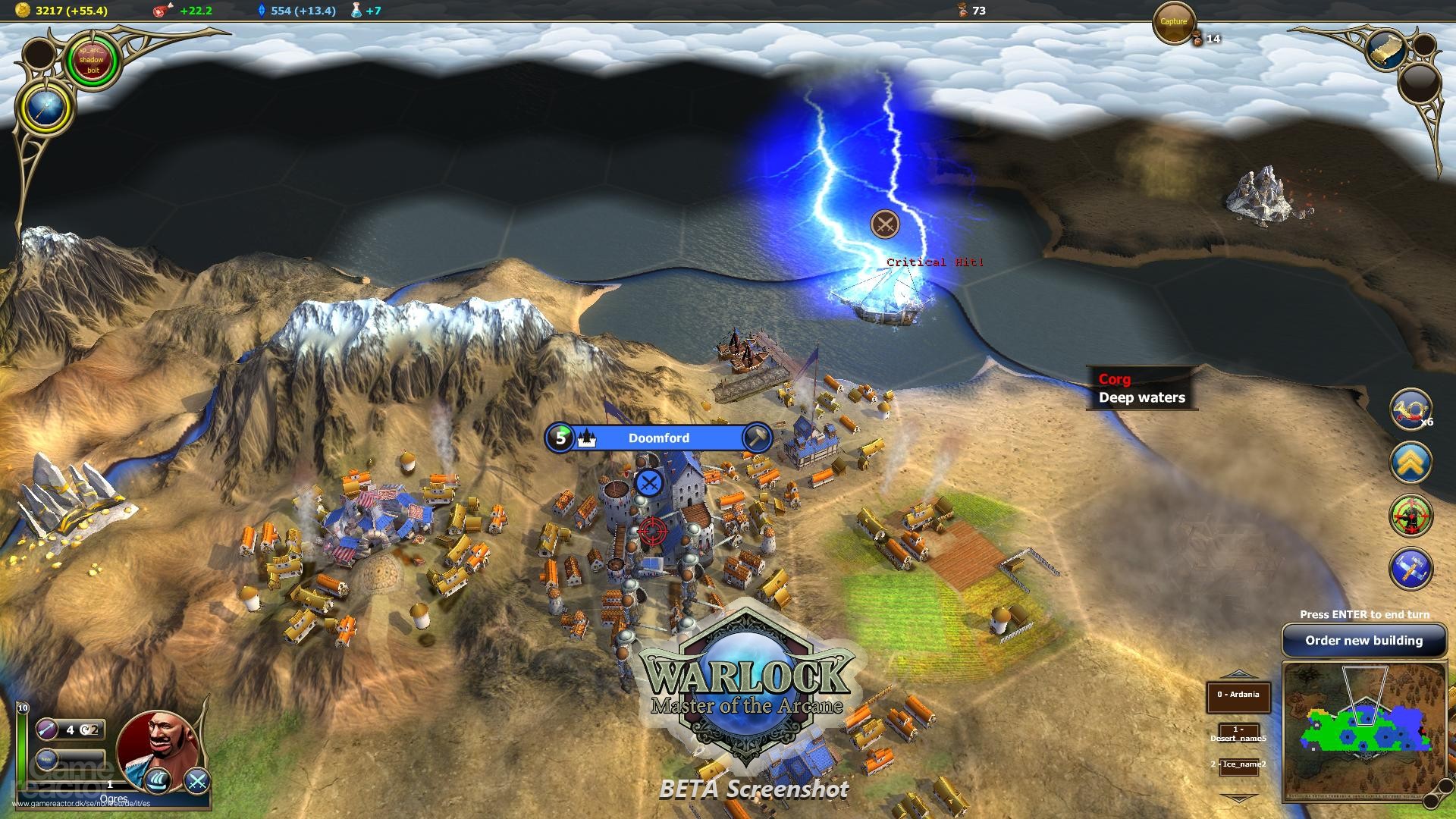Toggle the Naval perk badge on the Ogres panel
1456x819 pixels.
click(45, 758)
